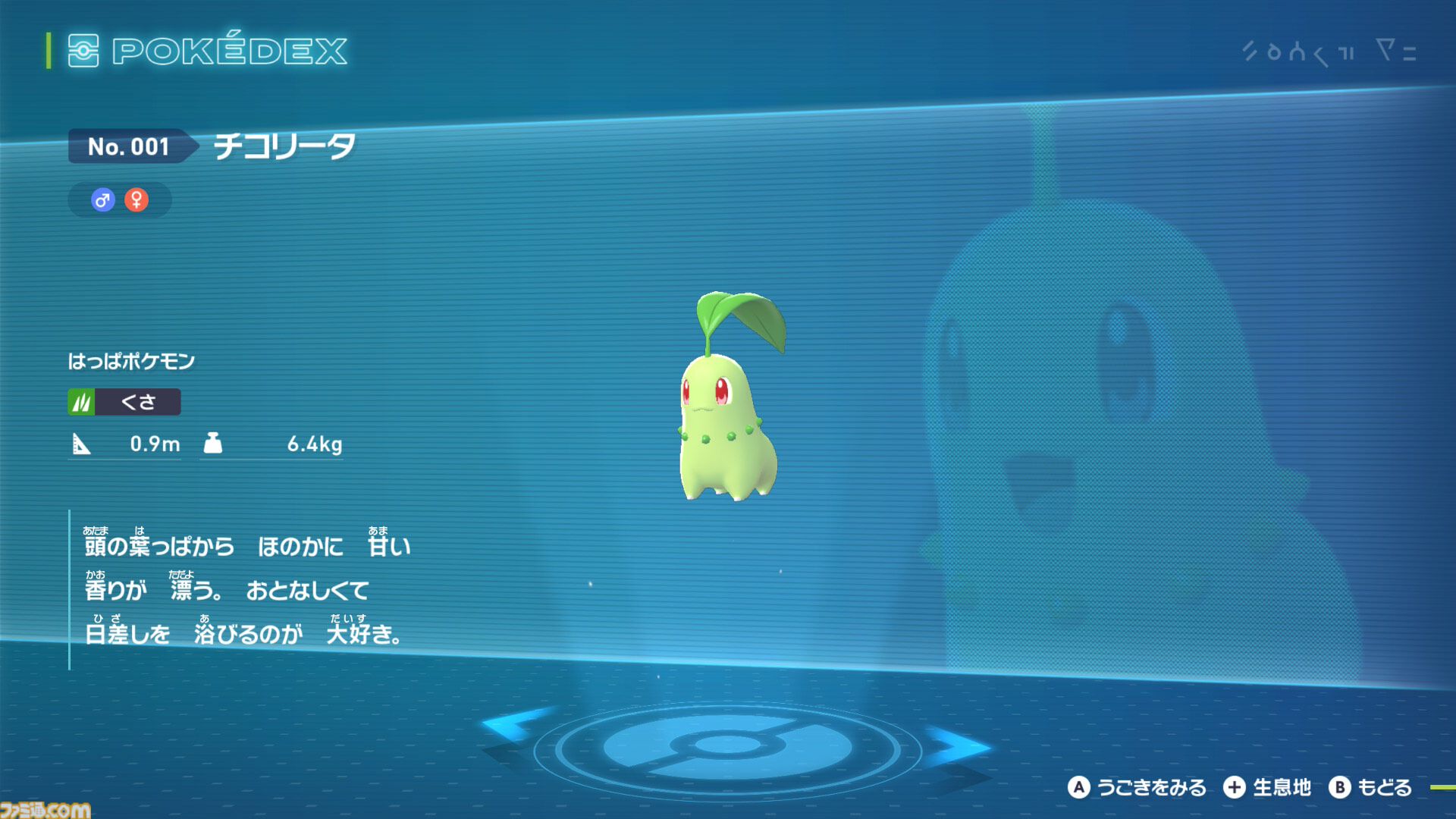Toggle male gender display for Chikorita

pos(104,200)
